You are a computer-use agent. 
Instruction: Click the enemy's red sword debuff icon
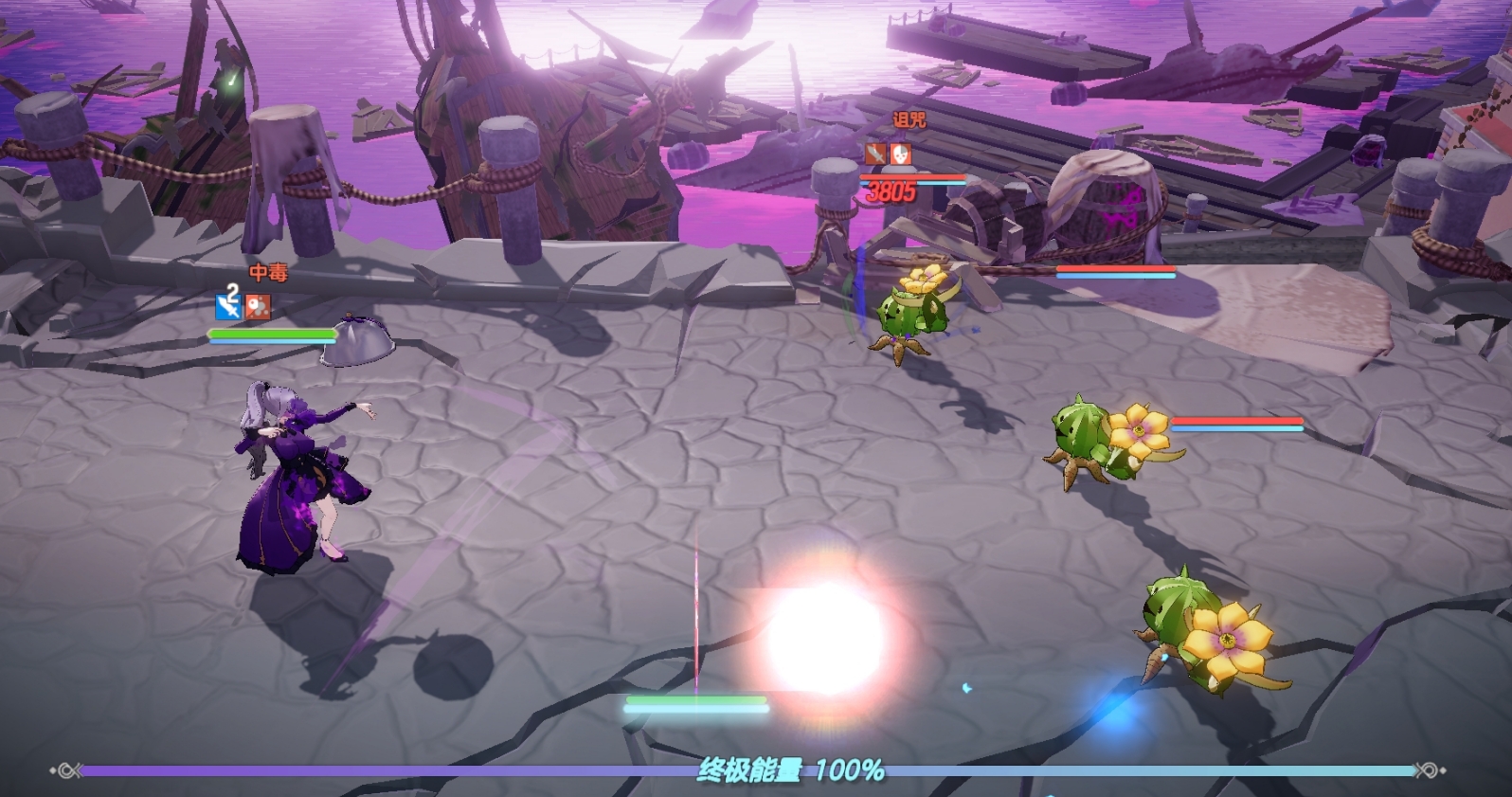tap(875, 154)
